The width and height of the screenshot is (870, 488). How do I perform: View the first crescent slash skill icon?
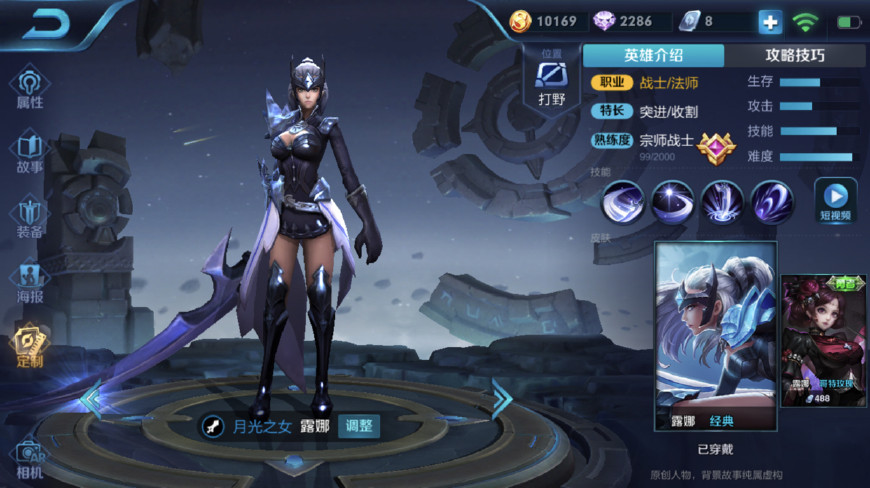point(622,202)
